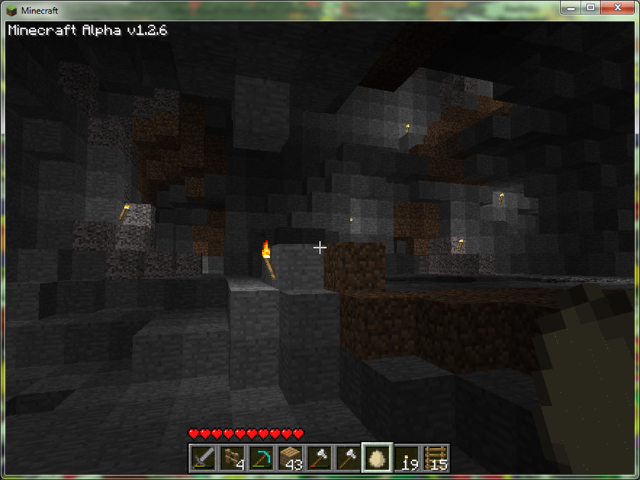Select the sword in the hotbar
This screenshot has height=480, width=640.
point(204,458)
